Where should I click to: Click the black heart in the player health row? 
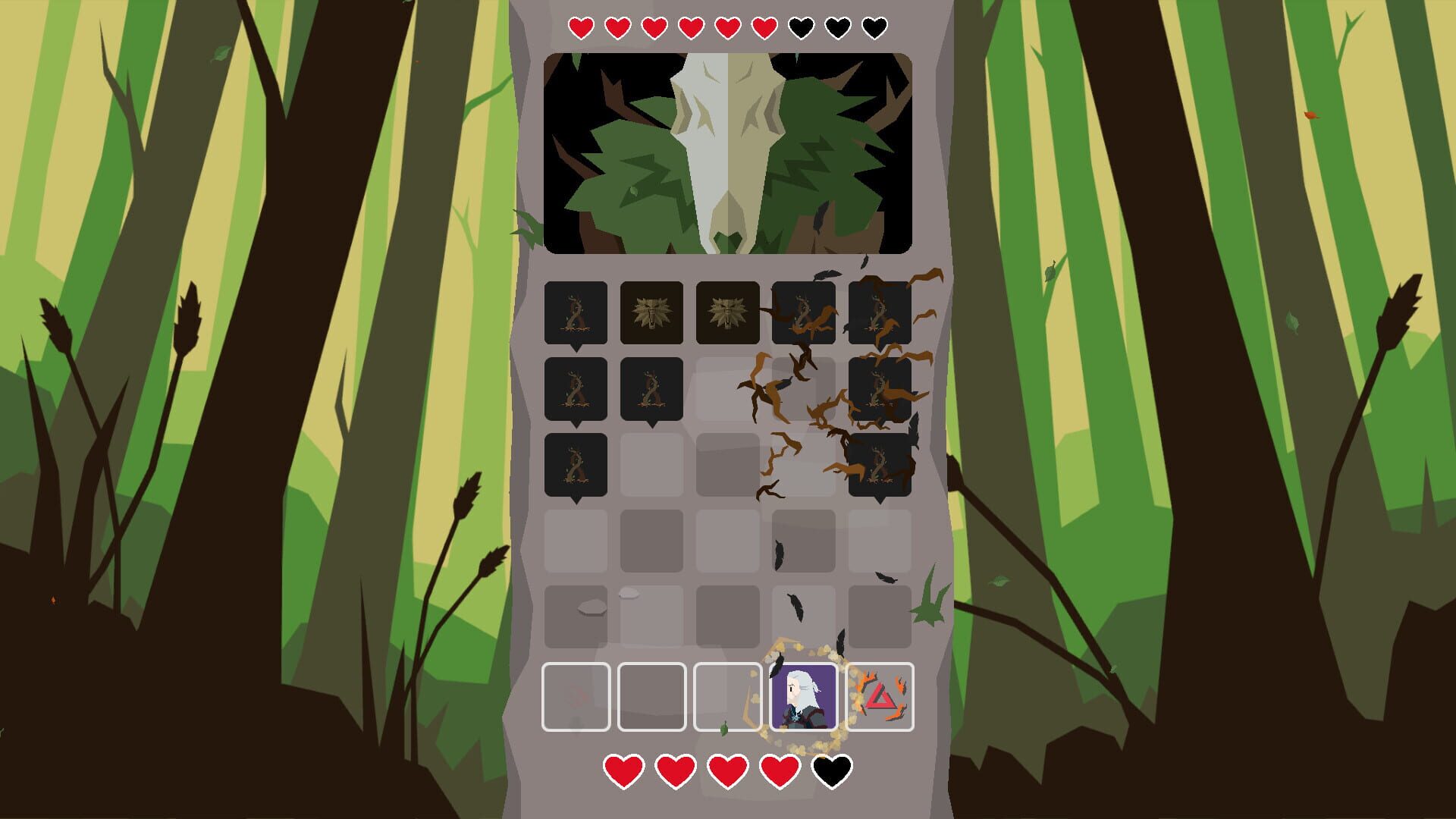[832, 767]
